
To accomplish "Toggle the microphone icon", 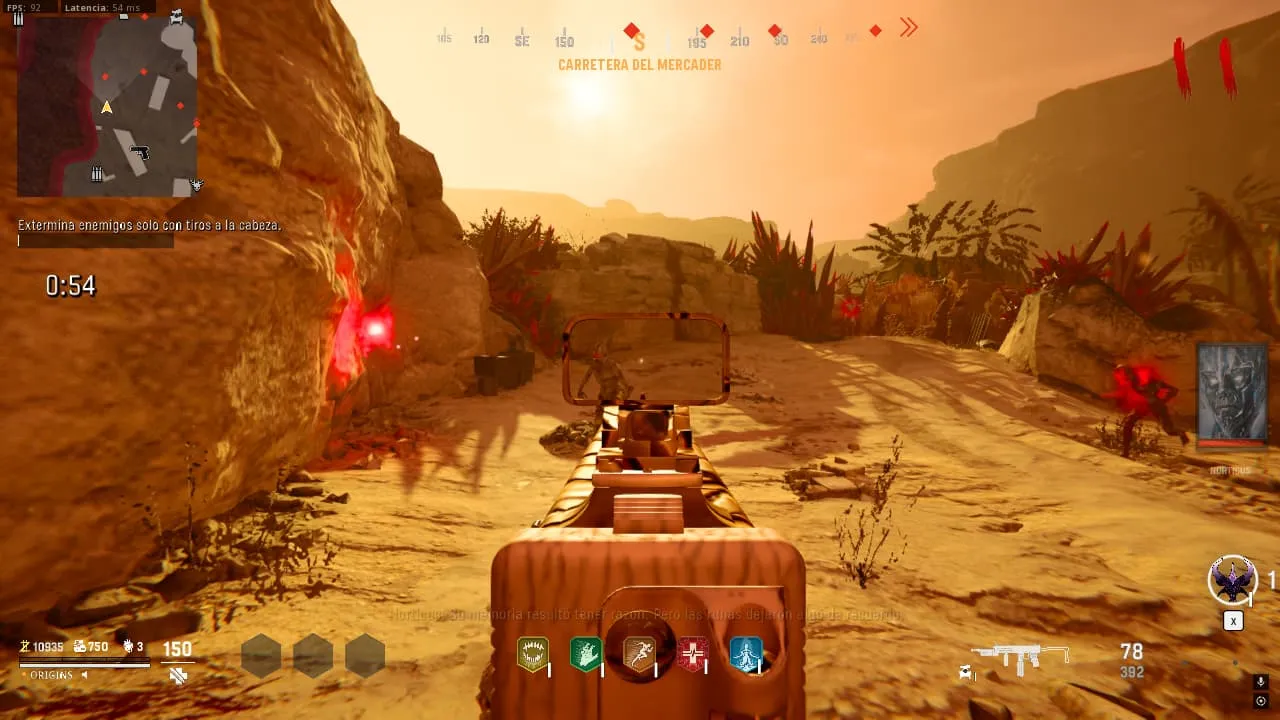I will [x=1260, y=682].
